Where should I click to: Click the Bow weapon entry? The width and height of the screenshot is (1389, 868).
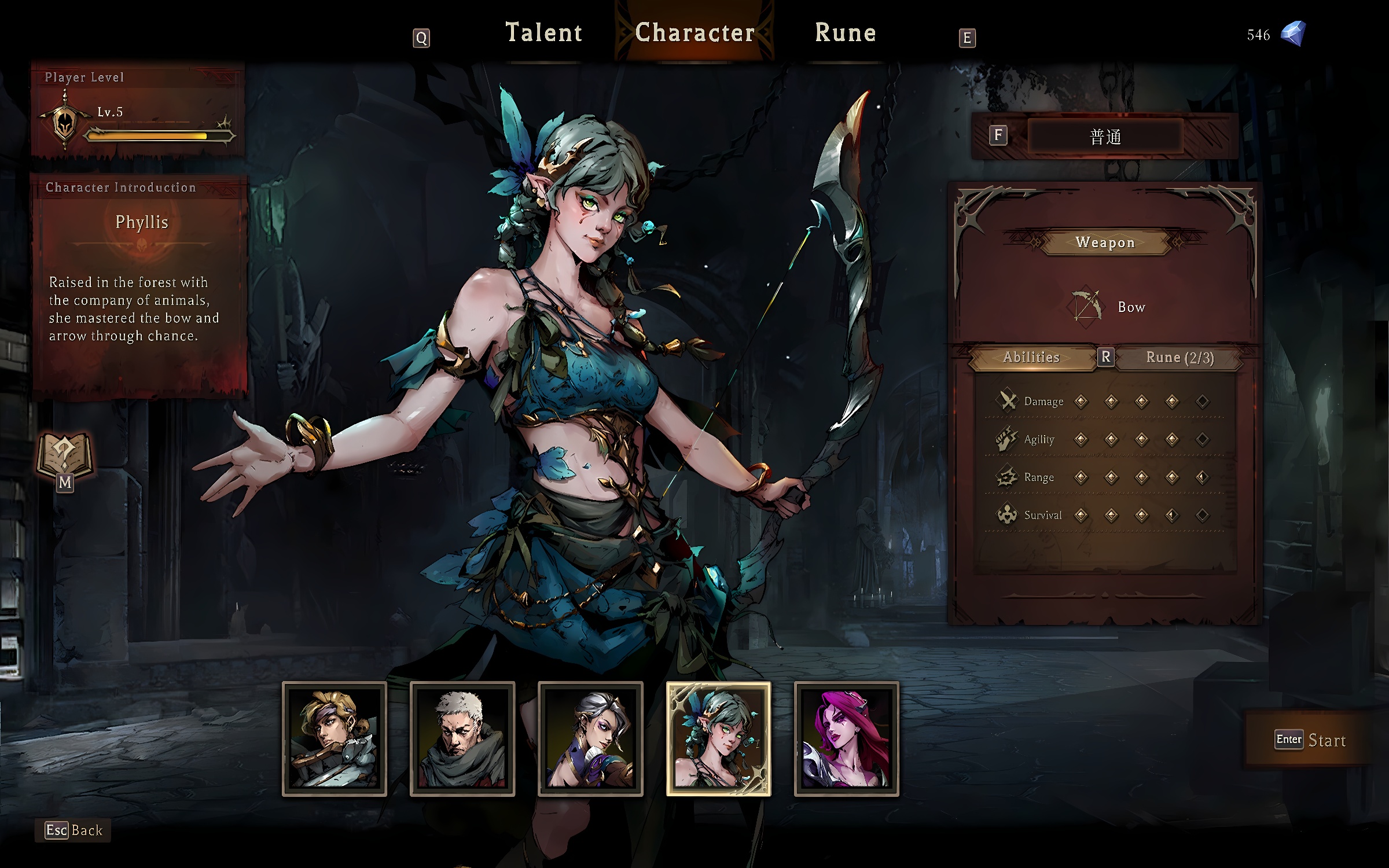click(1107, 307)
